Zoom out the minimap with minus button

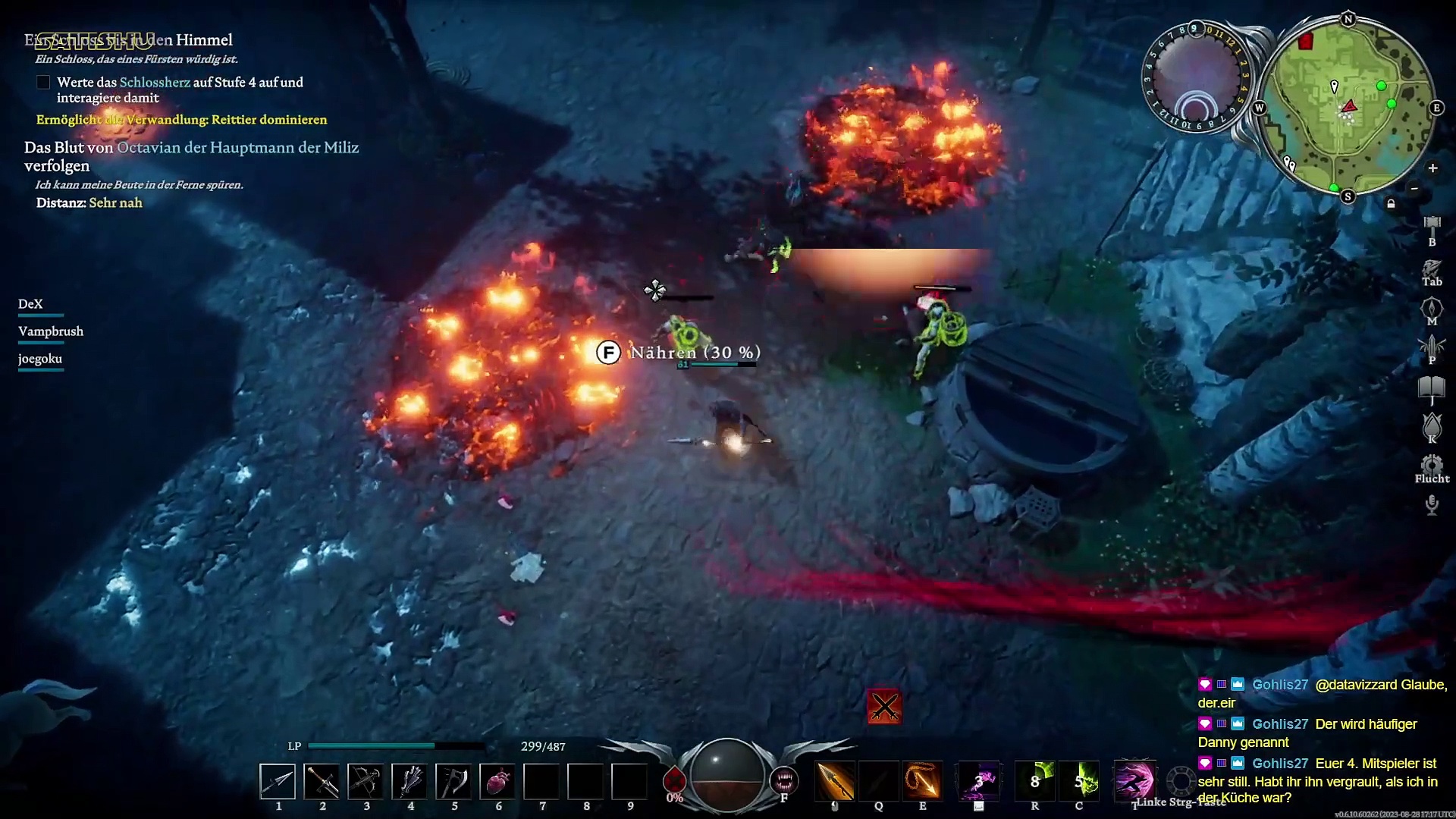[x=1414, y=188]
